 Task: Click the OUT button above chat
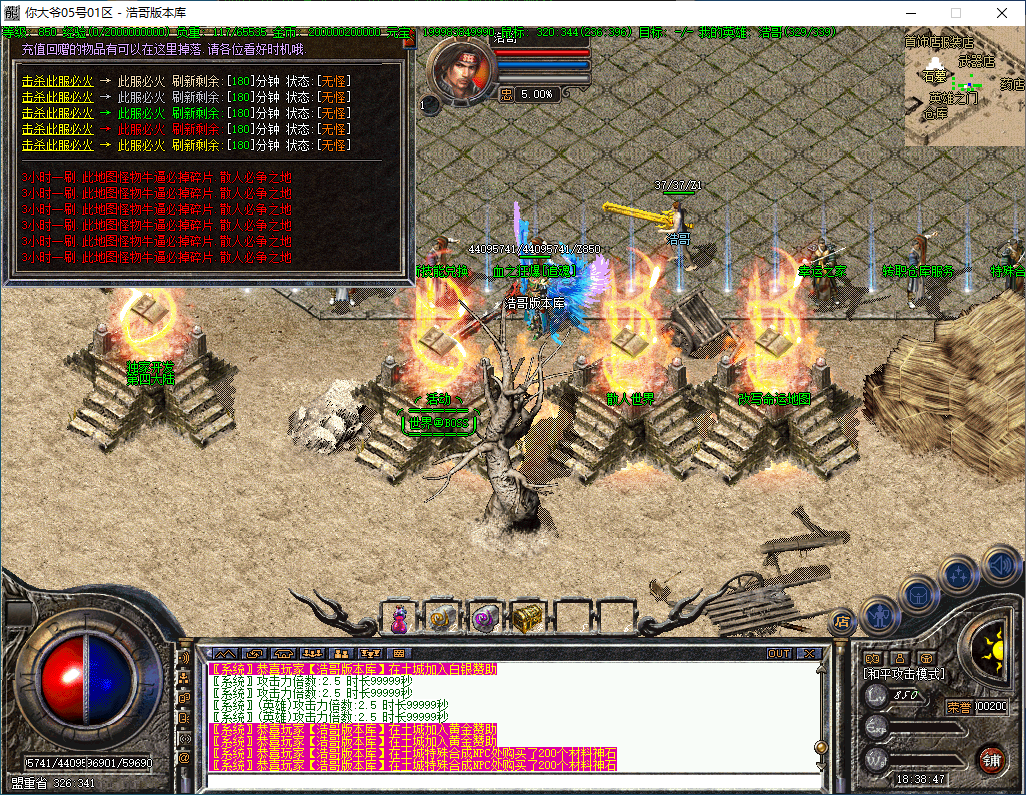(x=779, y=654)
